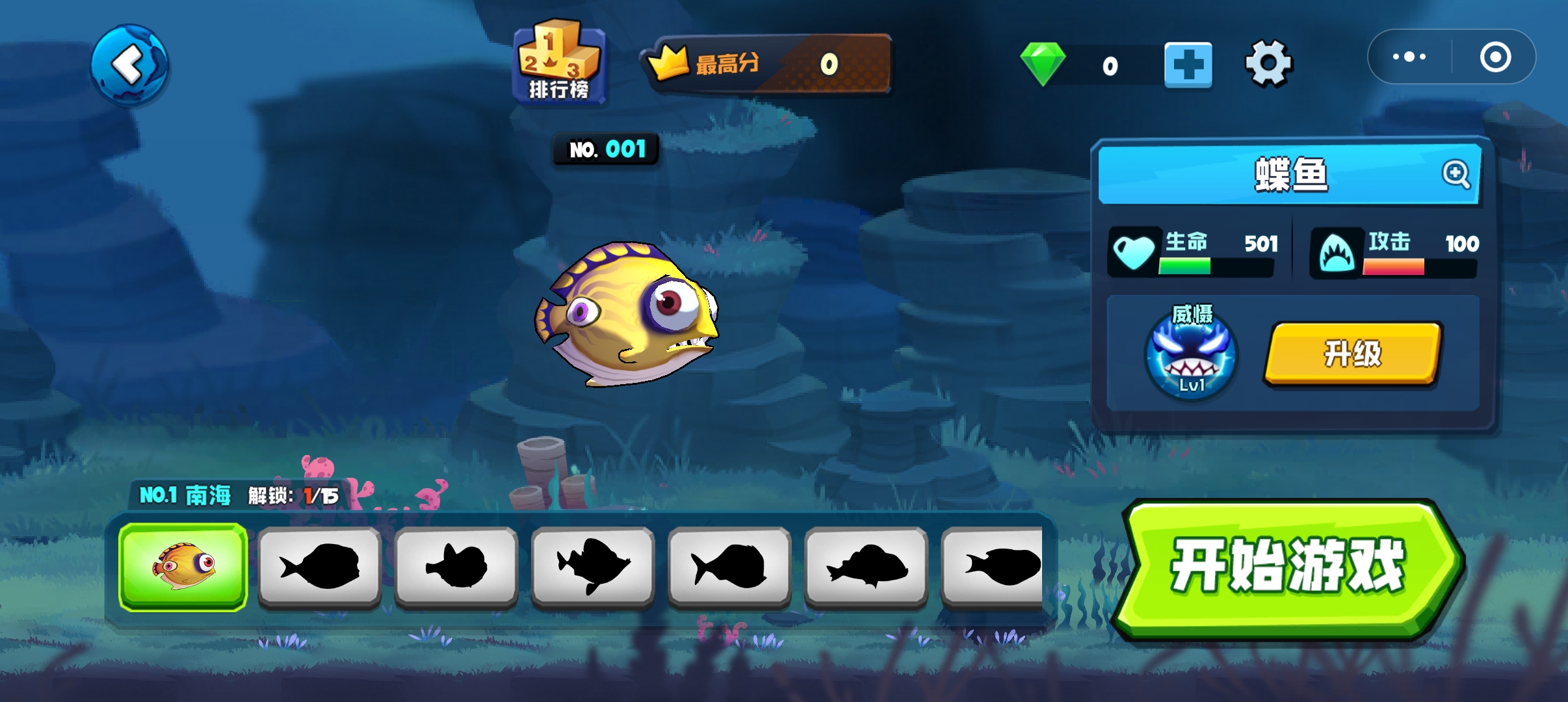Tap the 威慑 skill icon

tap(1191, 355)
